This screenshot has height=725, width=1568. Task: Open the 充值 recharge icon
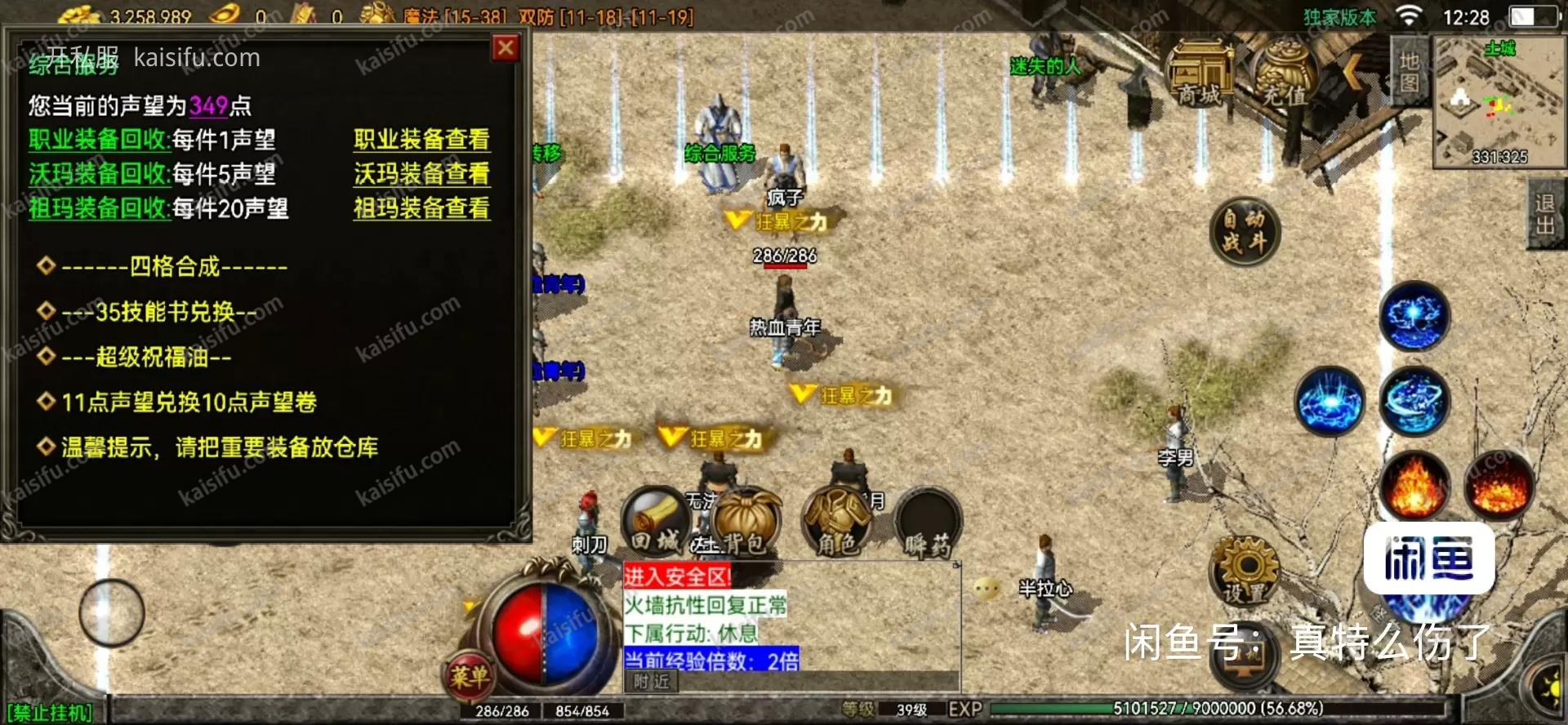tap(1285, 75)
